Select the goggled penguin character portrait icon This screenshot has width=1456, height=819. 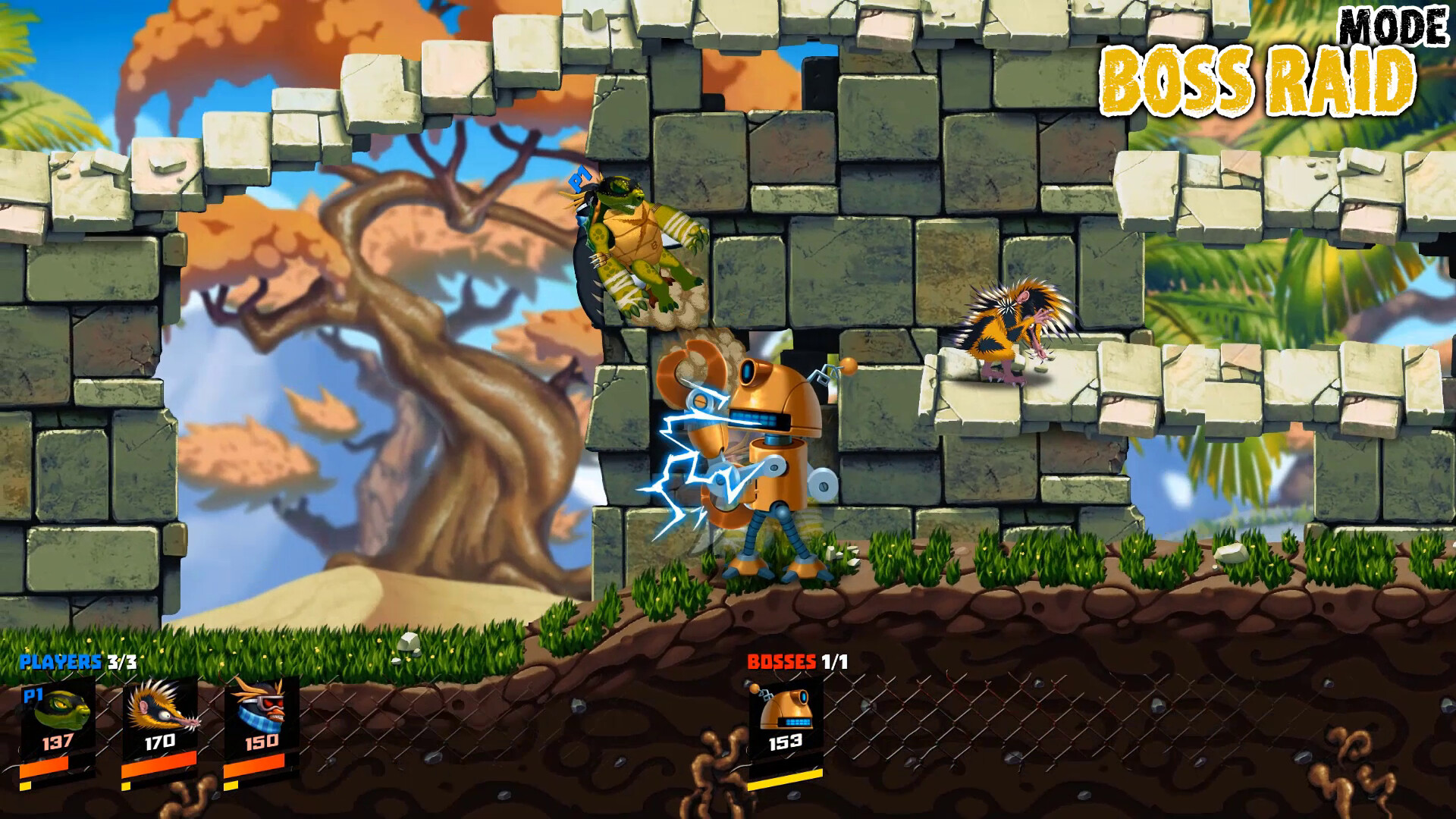tap(262, 709)
